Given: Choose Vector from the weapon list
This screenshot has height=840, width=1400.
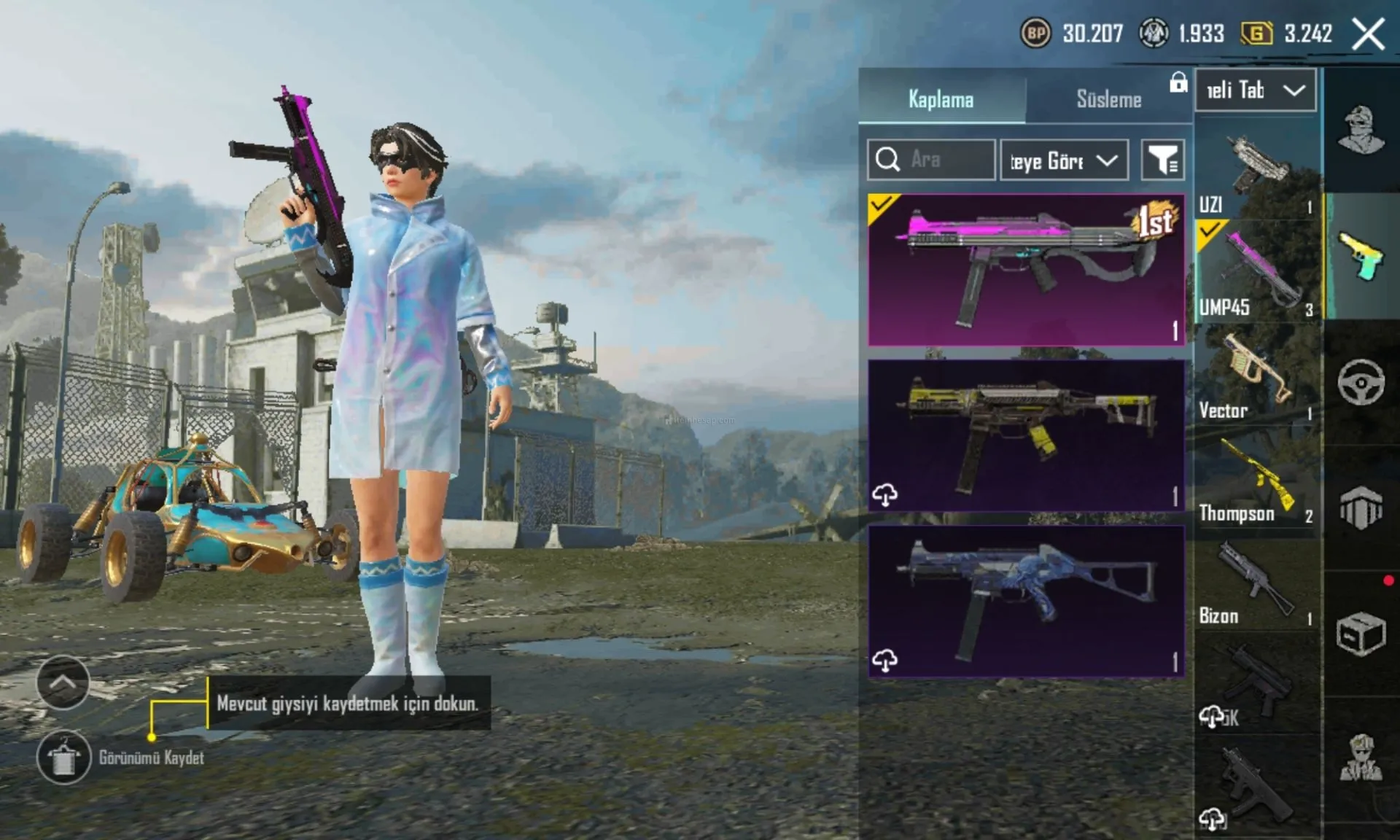Looking at the screenshot, I should (1257, 375).
